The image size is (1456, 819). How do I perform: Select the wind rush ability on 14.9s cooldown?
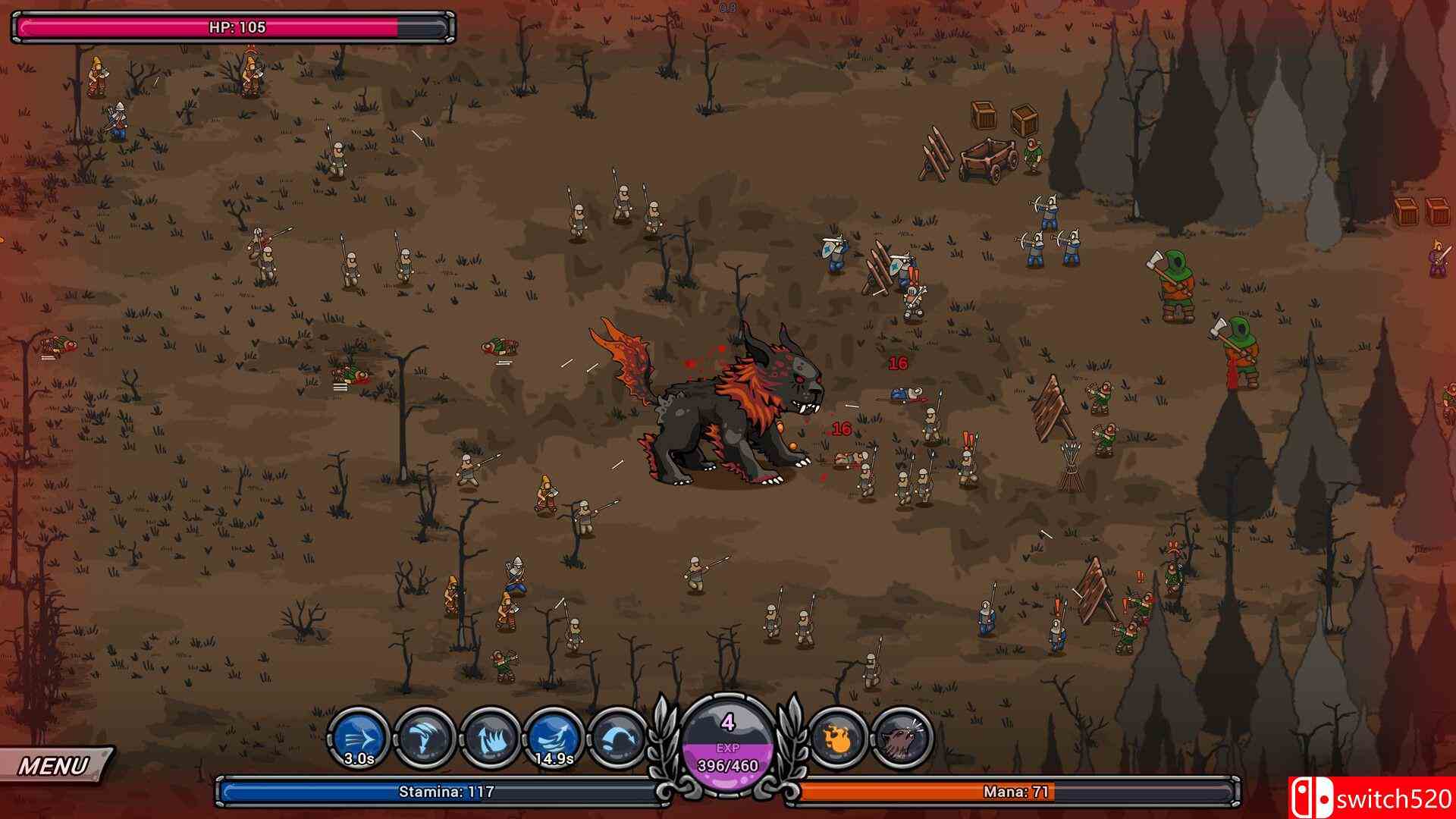pyautogui.click(x=554, y=737)
